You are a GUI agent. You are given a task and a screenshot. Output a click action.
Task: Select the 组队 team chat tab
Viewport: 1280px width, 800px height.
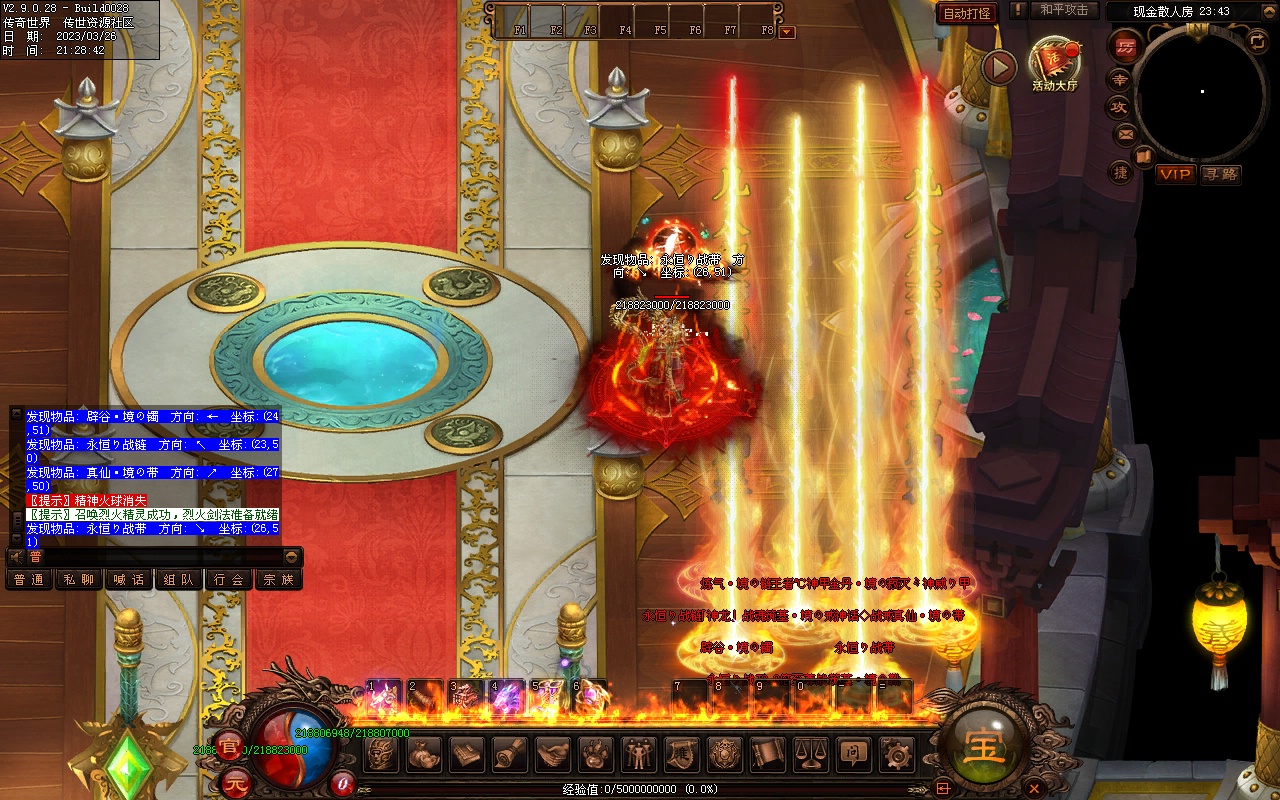pyautogui.click(x=179, y=580)
